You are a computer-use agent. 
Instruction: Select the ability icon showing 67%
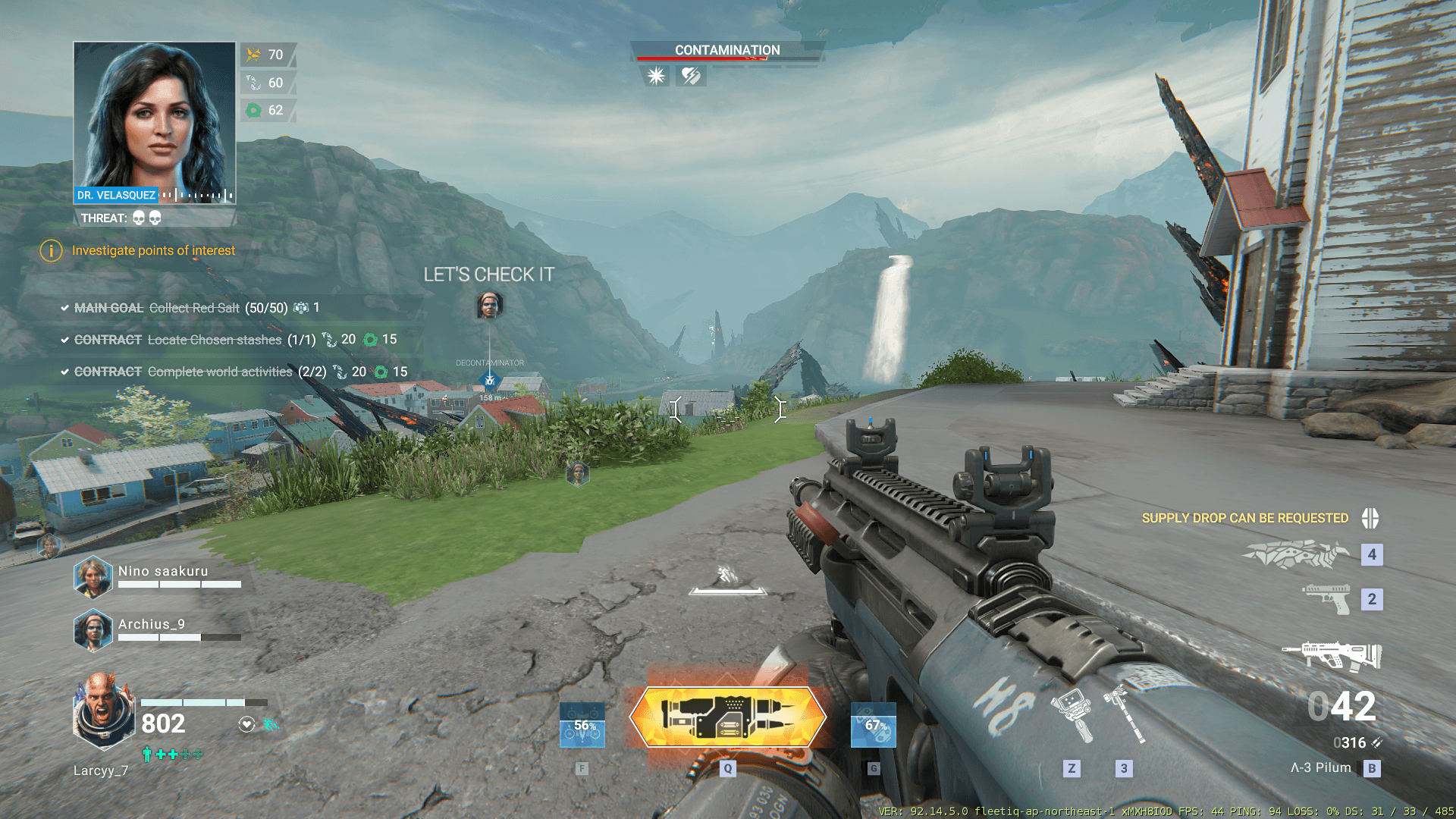coord(873,725)
